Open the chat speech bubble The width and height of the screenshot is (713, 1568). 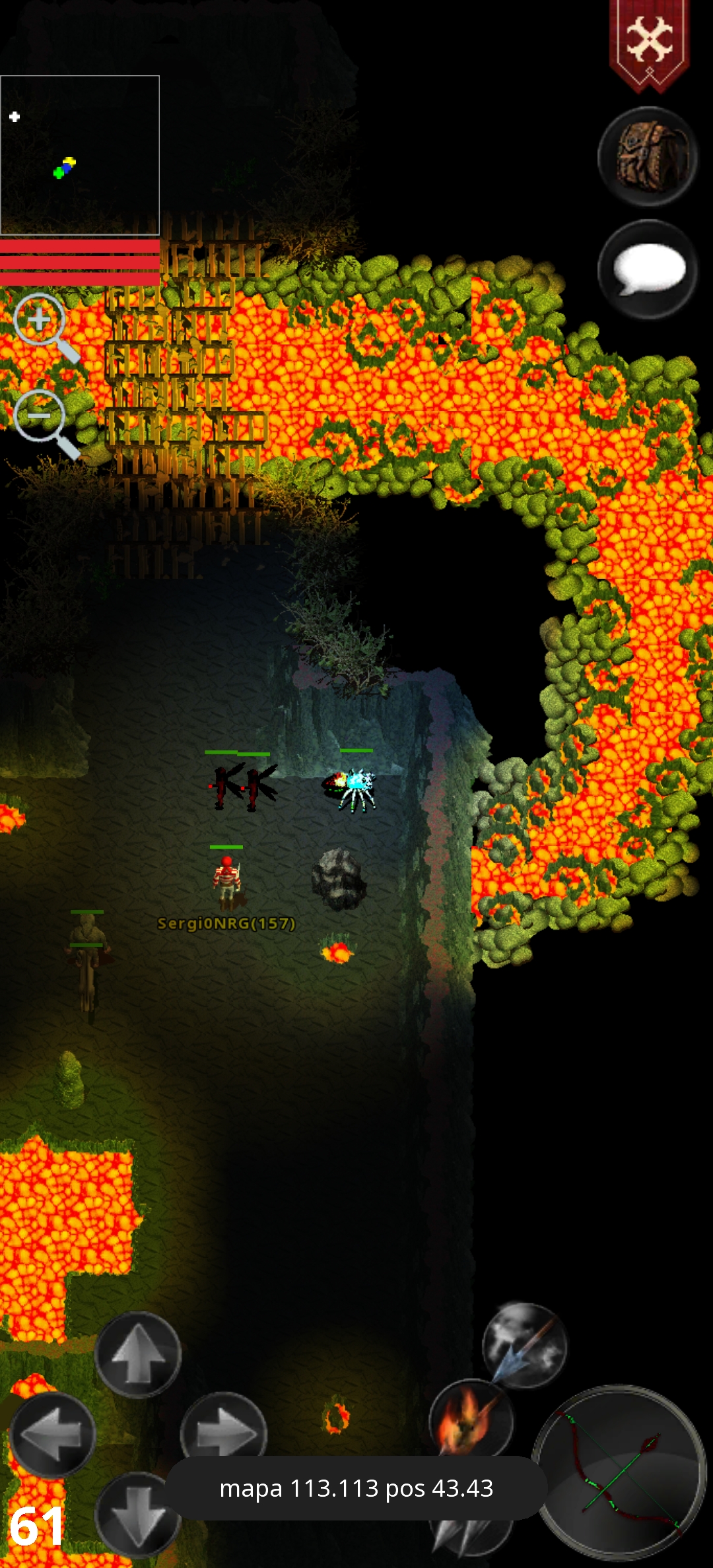648,269
